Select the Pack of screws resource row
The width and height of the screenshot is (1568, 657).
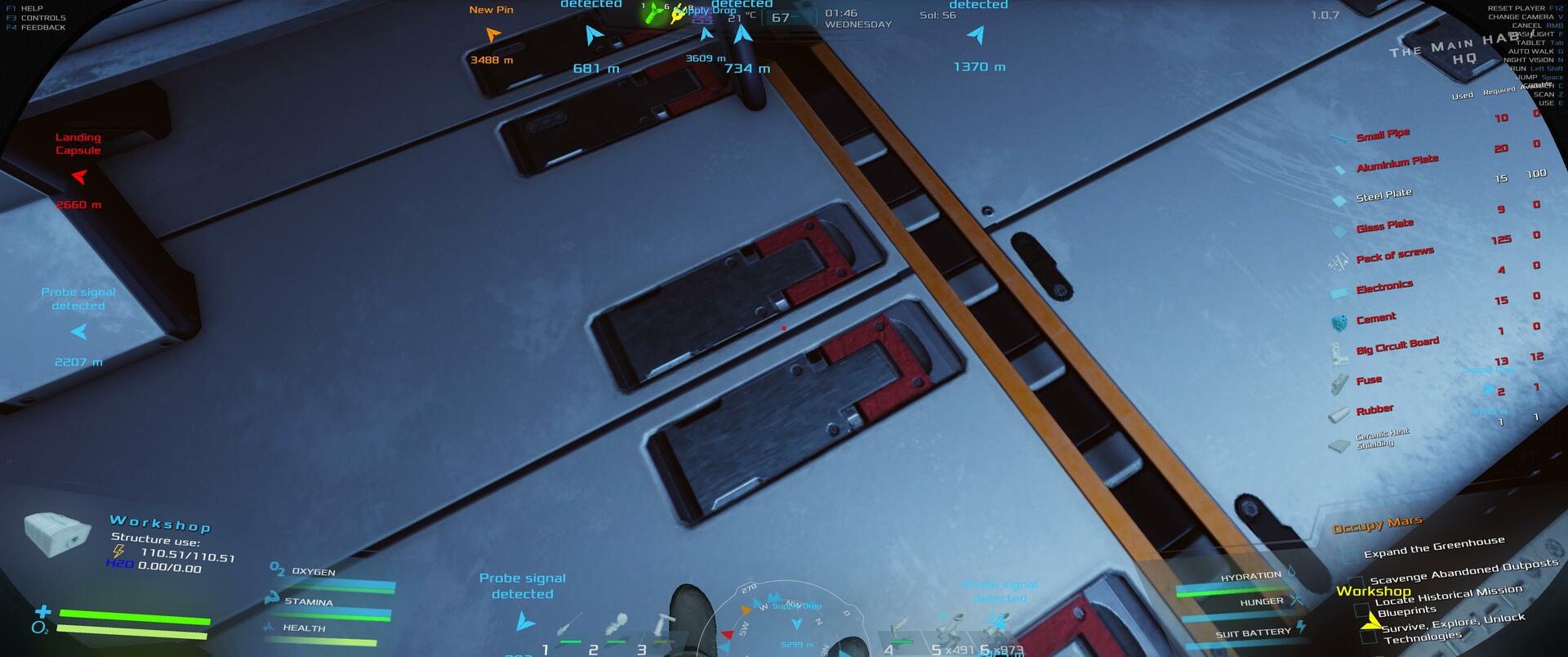1394,256
